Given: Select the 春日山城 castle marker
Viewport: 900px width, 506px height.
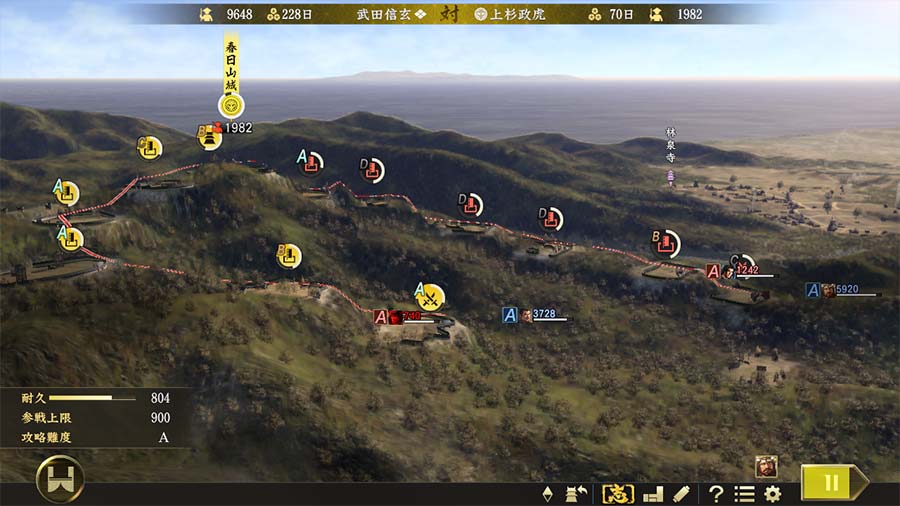Looking at the screenshot, I should [x=231, y=104].
